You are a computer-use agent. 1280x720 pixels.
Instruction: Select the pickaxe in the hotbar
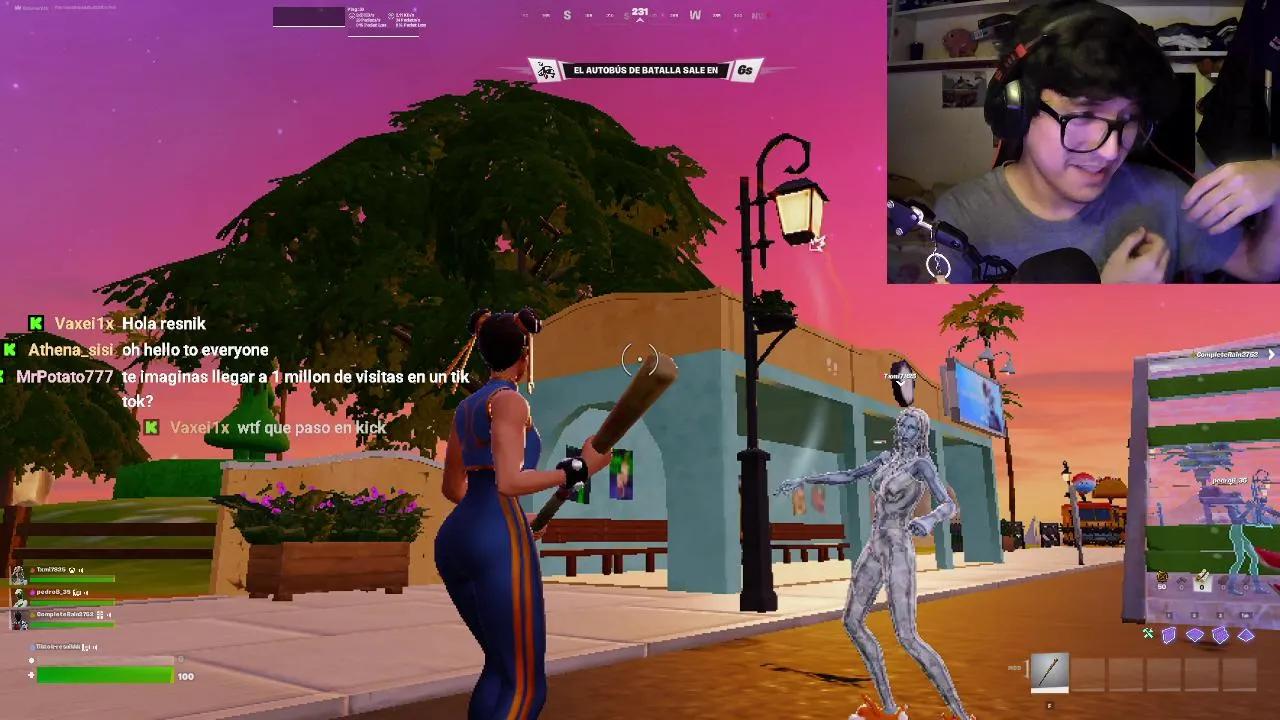(x=1050, y=673)
